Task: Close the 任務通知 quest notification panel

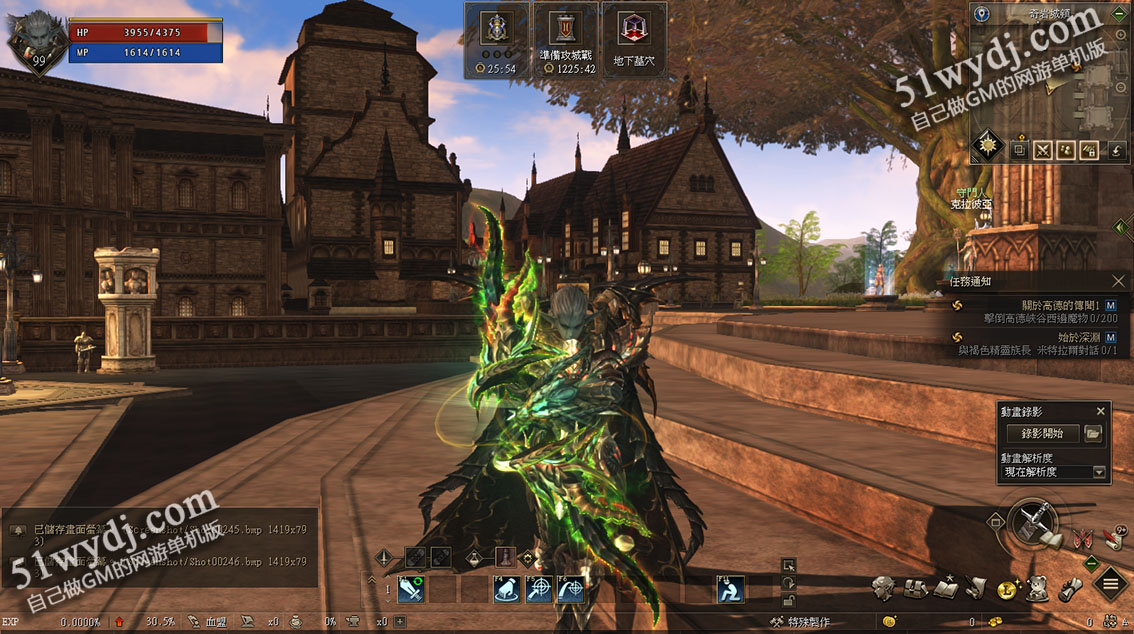Action: tap(1119, 281)
